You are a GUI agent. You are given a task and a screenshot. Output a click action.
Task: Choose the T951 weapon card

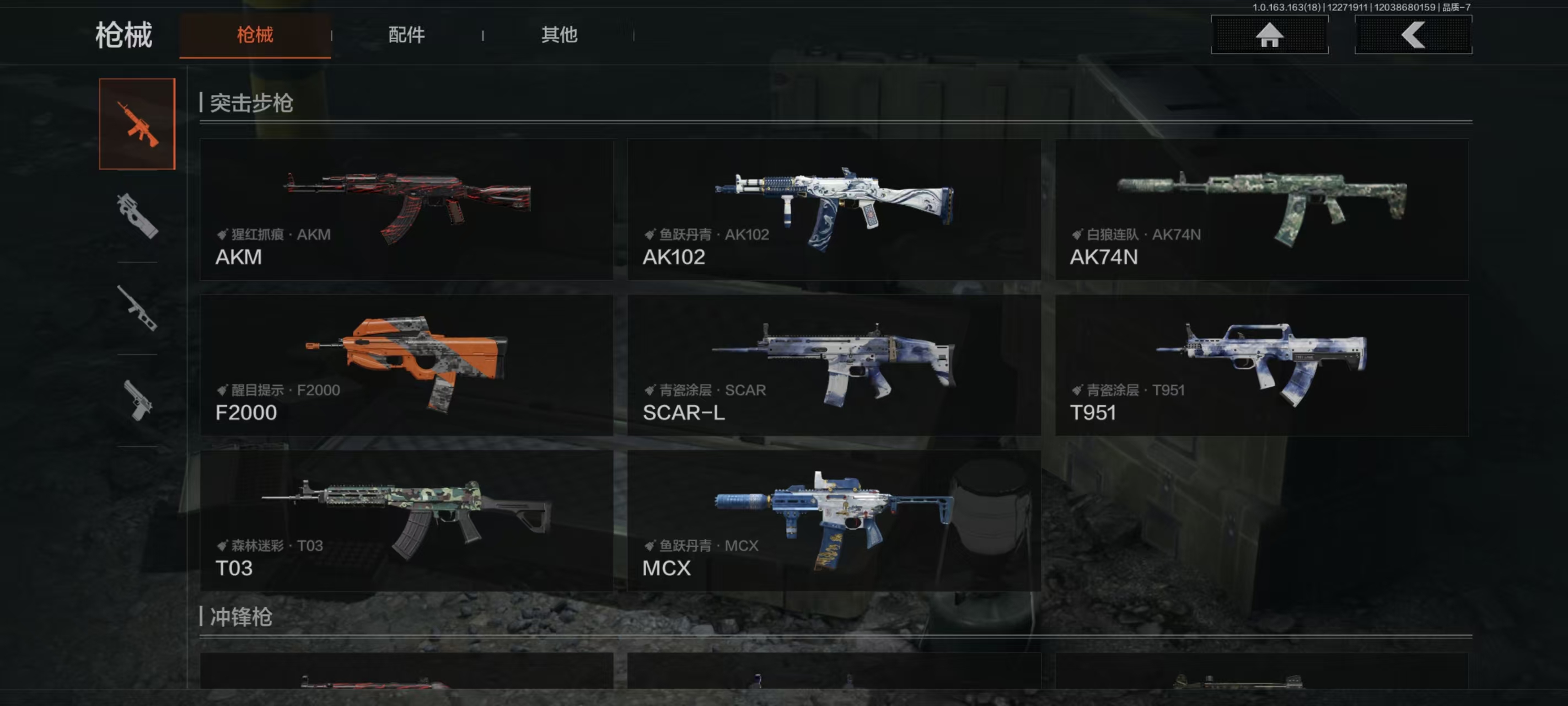1261,365
